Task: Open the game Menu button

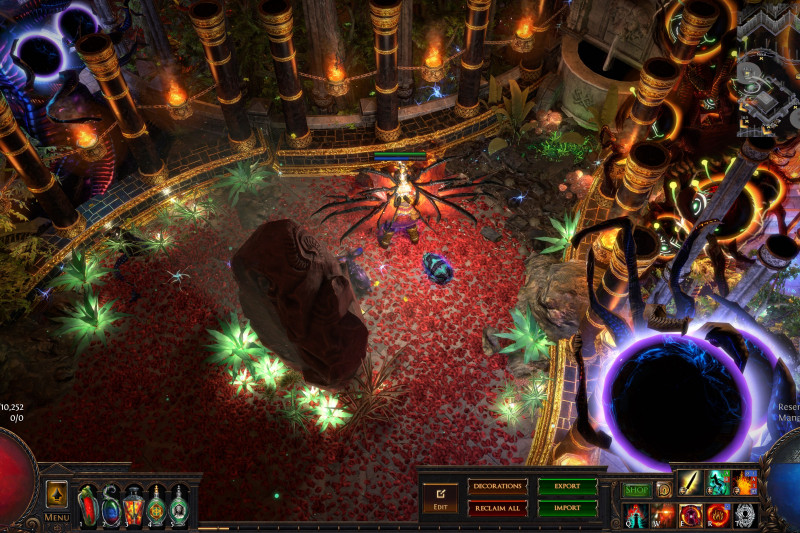Action: click(57, 500)
